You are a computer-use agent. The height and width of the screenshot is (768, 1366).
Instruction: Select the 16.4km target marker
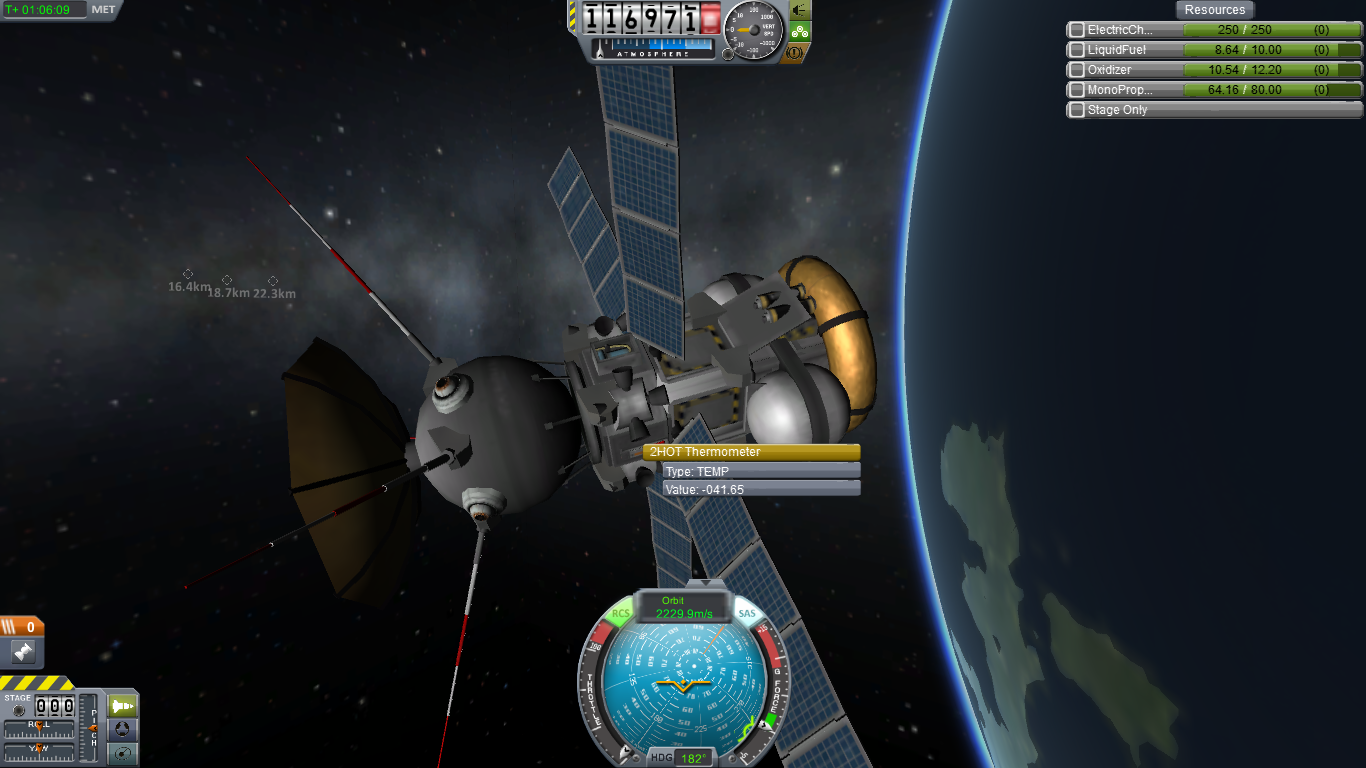pyautogui.click(x=188, y=274)
